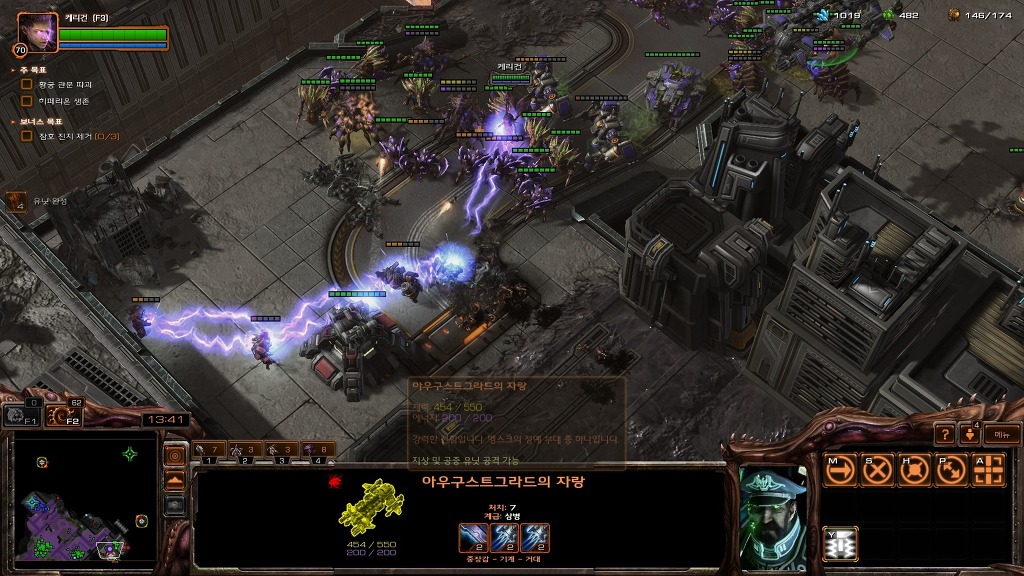1024x576 pixels.
Task: Activate the Attack command
Action: pos(988,470)
